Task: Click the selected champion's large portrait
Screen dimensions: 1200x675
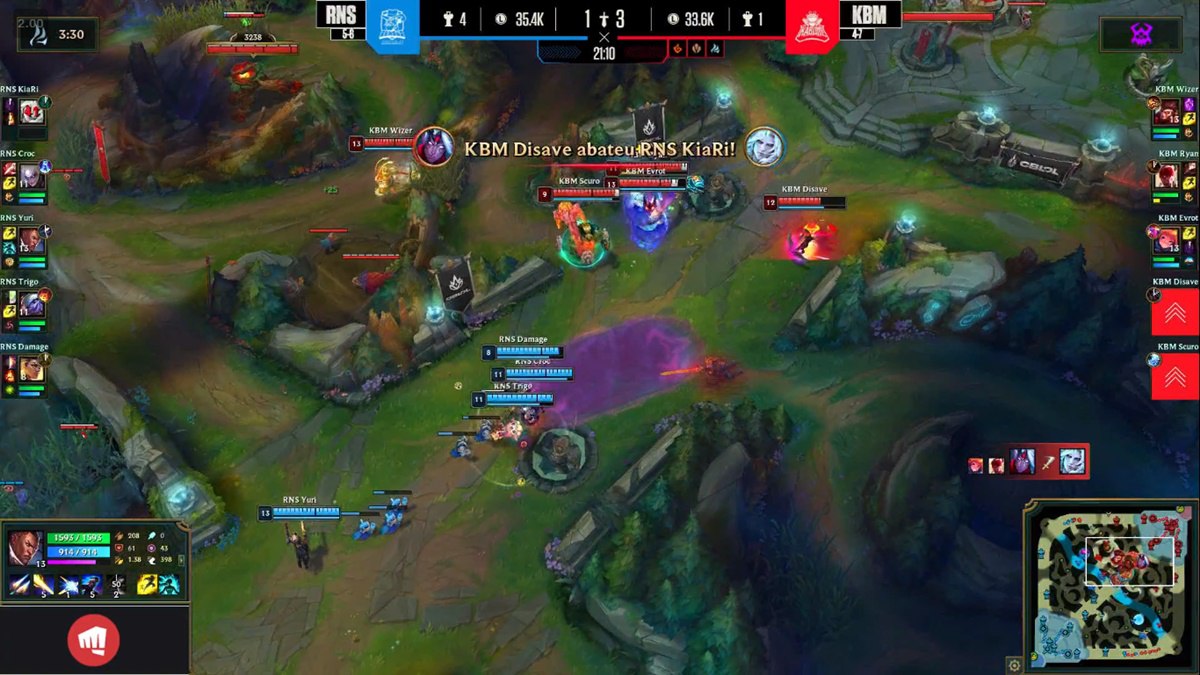Action: pyautogui.click(x=25, y=548)
